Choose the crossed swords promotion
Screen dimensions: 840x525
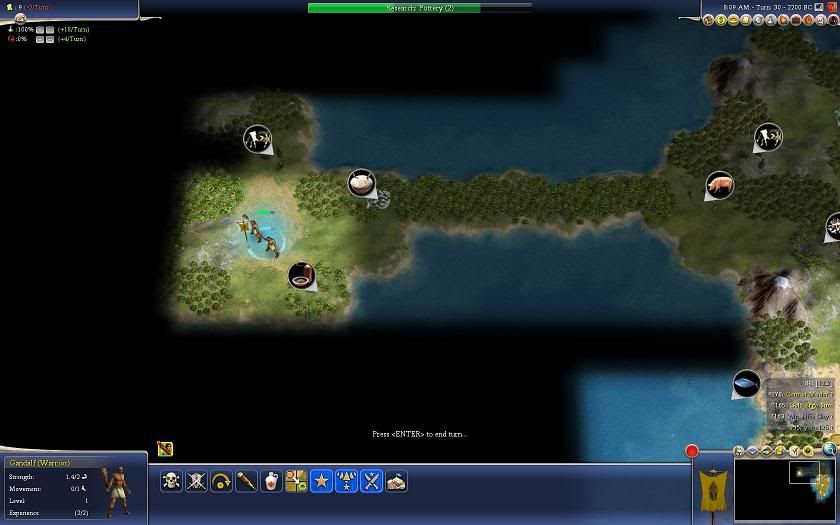click(371, 481)
